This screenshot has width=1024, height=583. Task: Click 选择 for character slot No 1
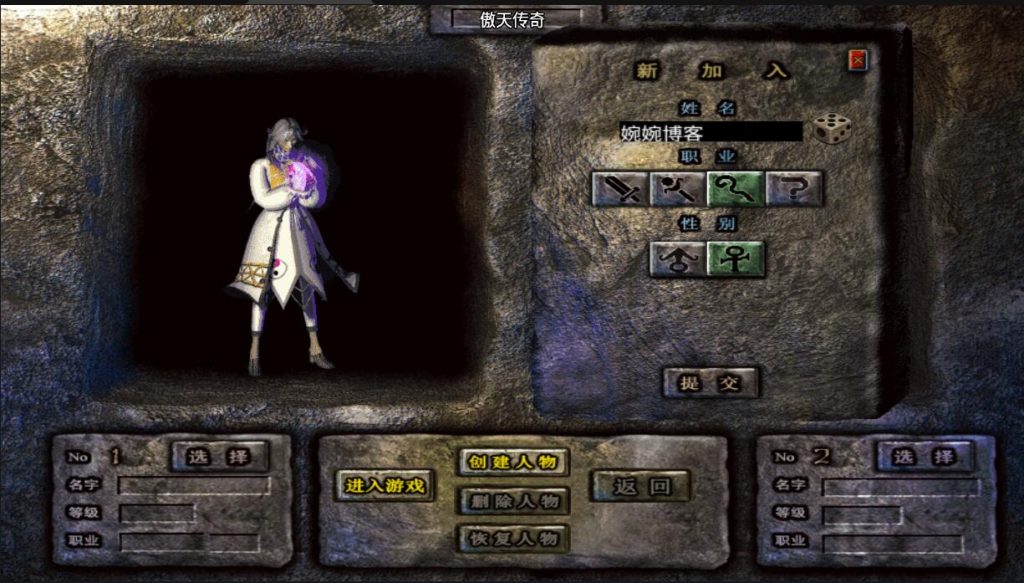pos(220,456)
